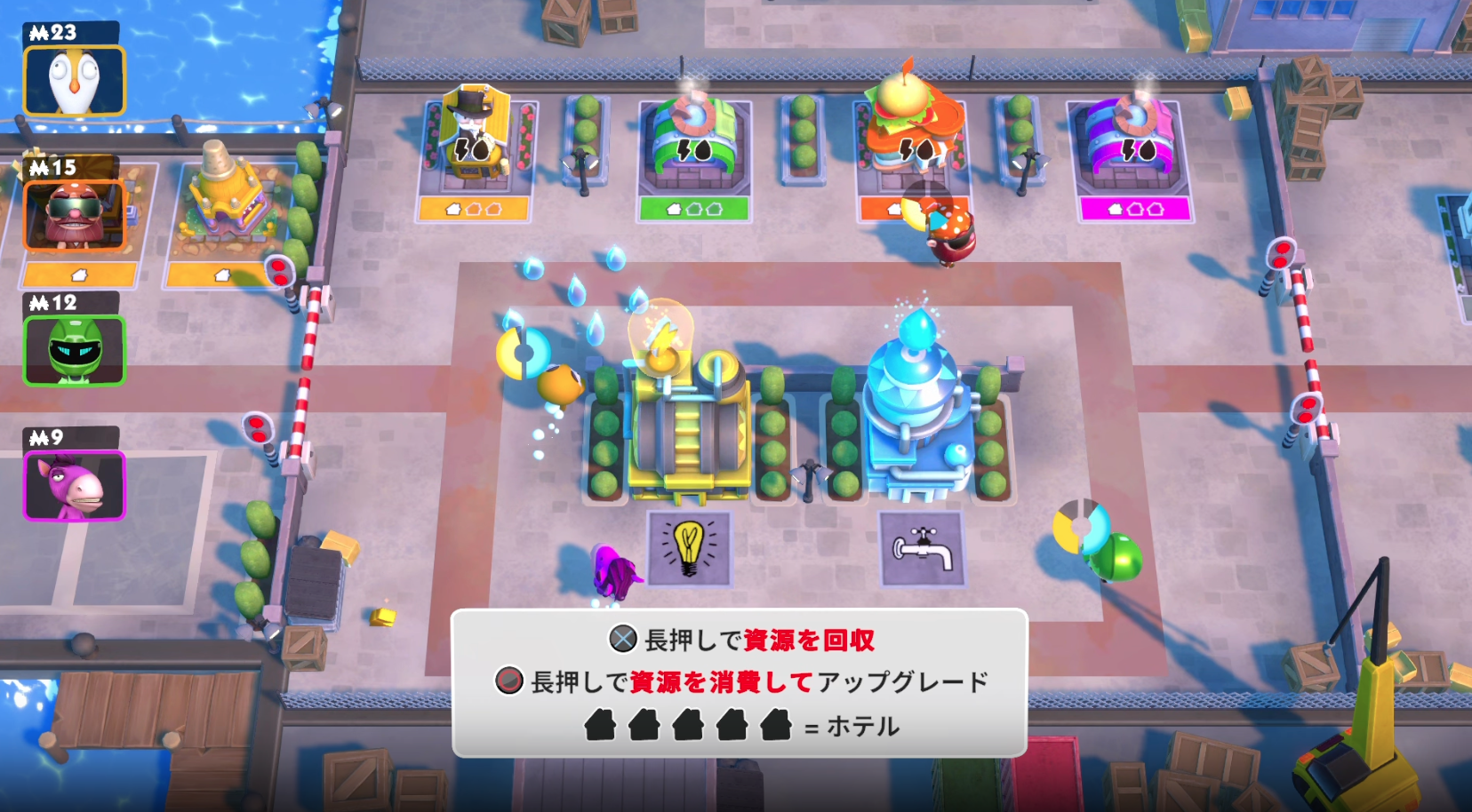Click the water droplet icon on the top-hat building
This screenshot has height=812, width=1472.
click(481, 151)
